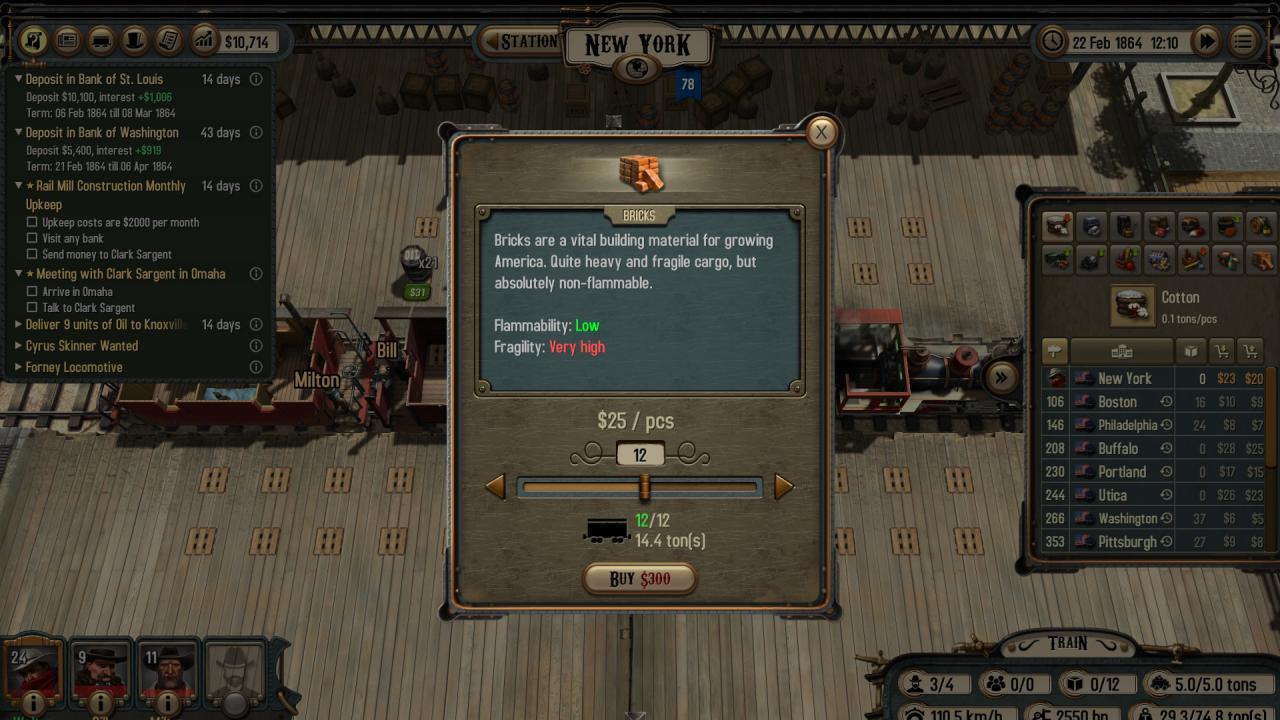Switch to the building tab in market panel
Screen dimensions: 1280x720
coord(1122,351)
